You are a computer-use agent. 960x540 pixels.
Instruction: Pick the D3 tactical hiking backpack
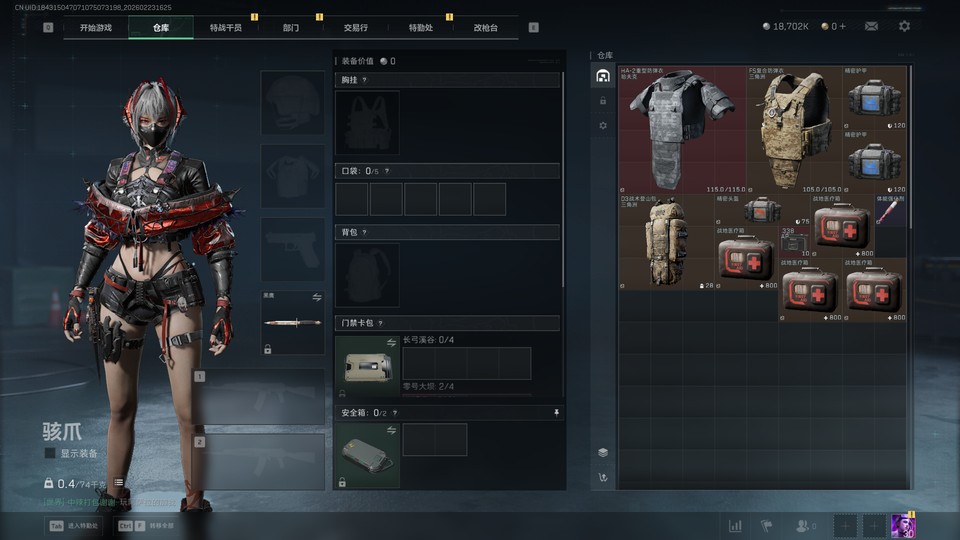(667, 242)
